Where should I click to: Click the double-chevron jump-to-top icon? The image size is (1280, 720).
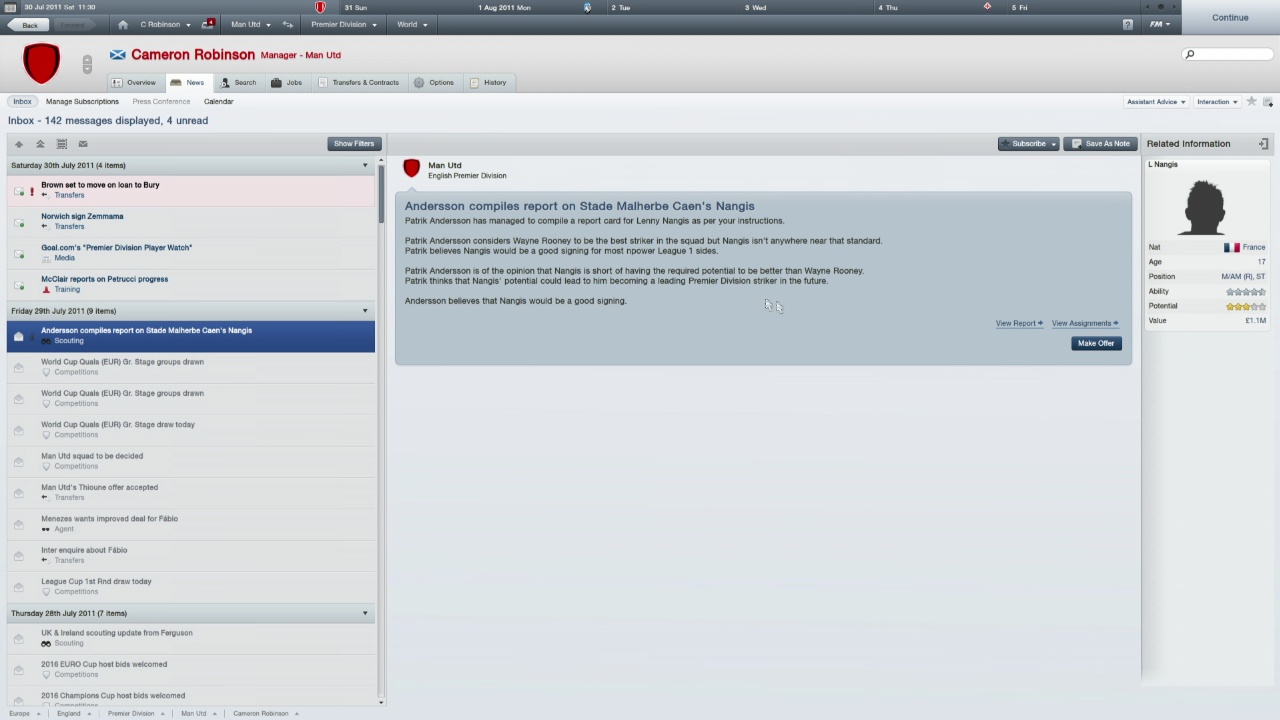[40, 144]
